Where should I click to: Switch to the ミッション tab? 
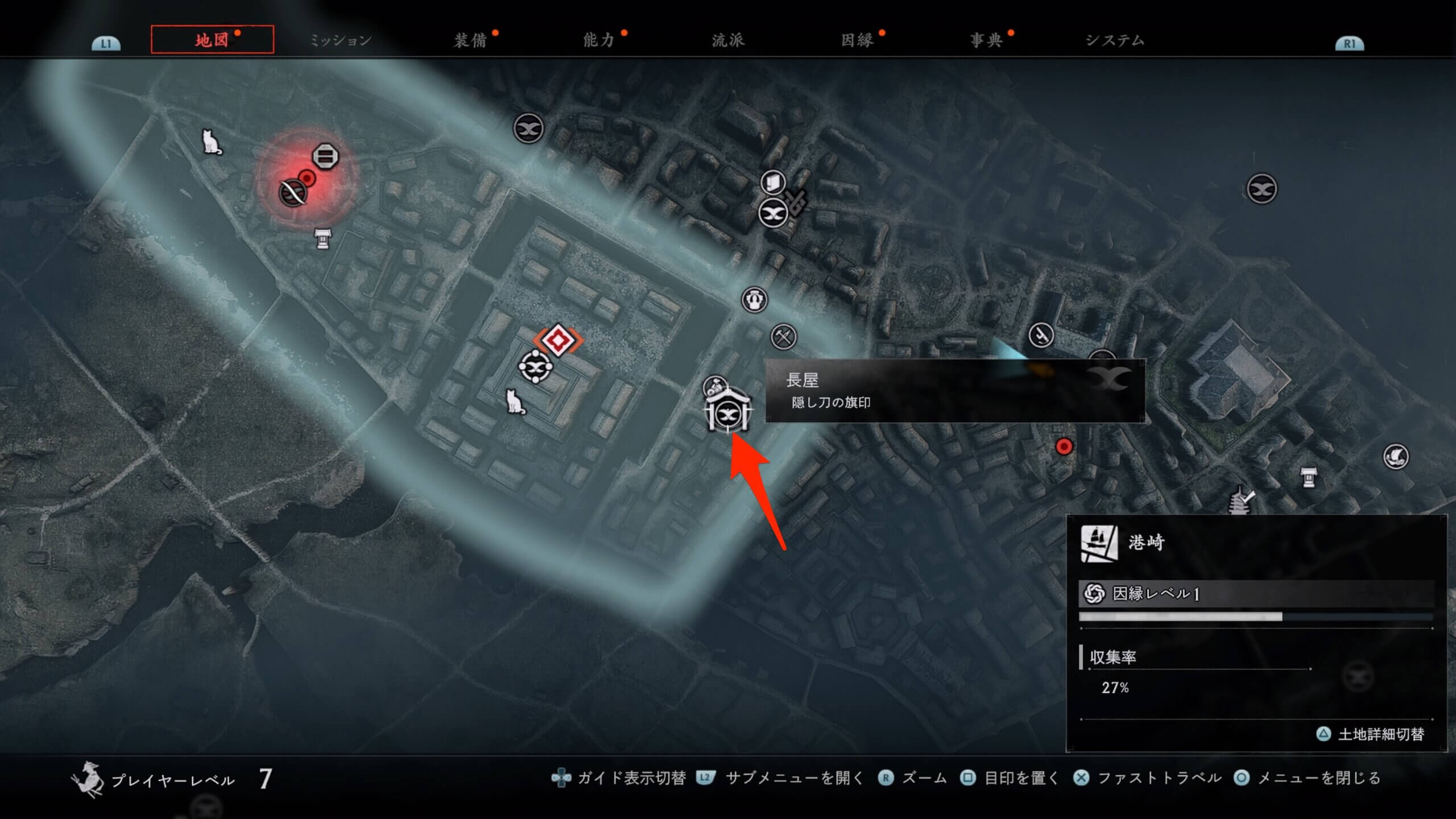pyautogui.click(x=340, y=40)
